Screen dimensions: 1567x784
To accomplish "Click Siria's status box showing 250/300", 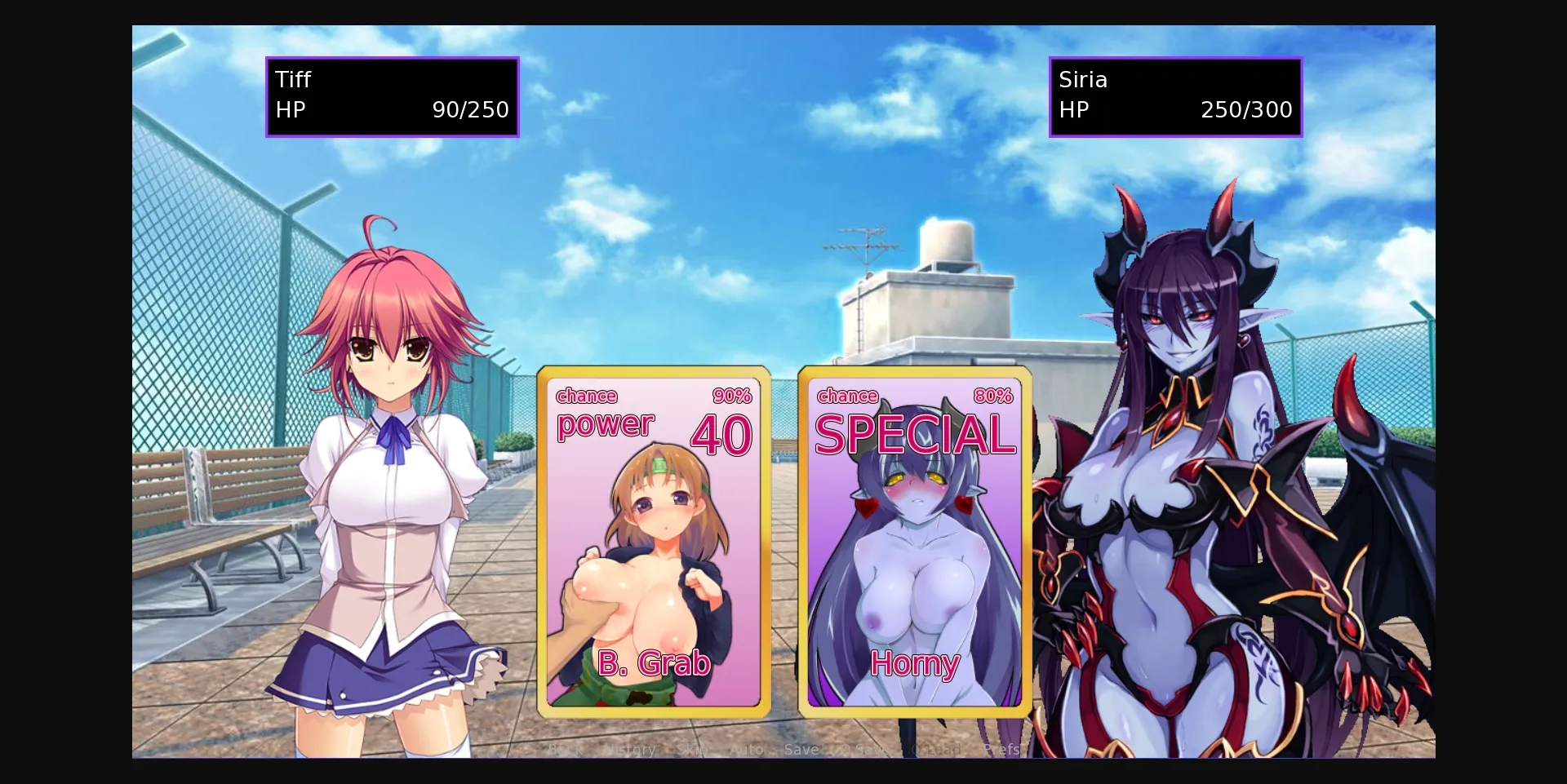I will click(x=1175, y=96).
